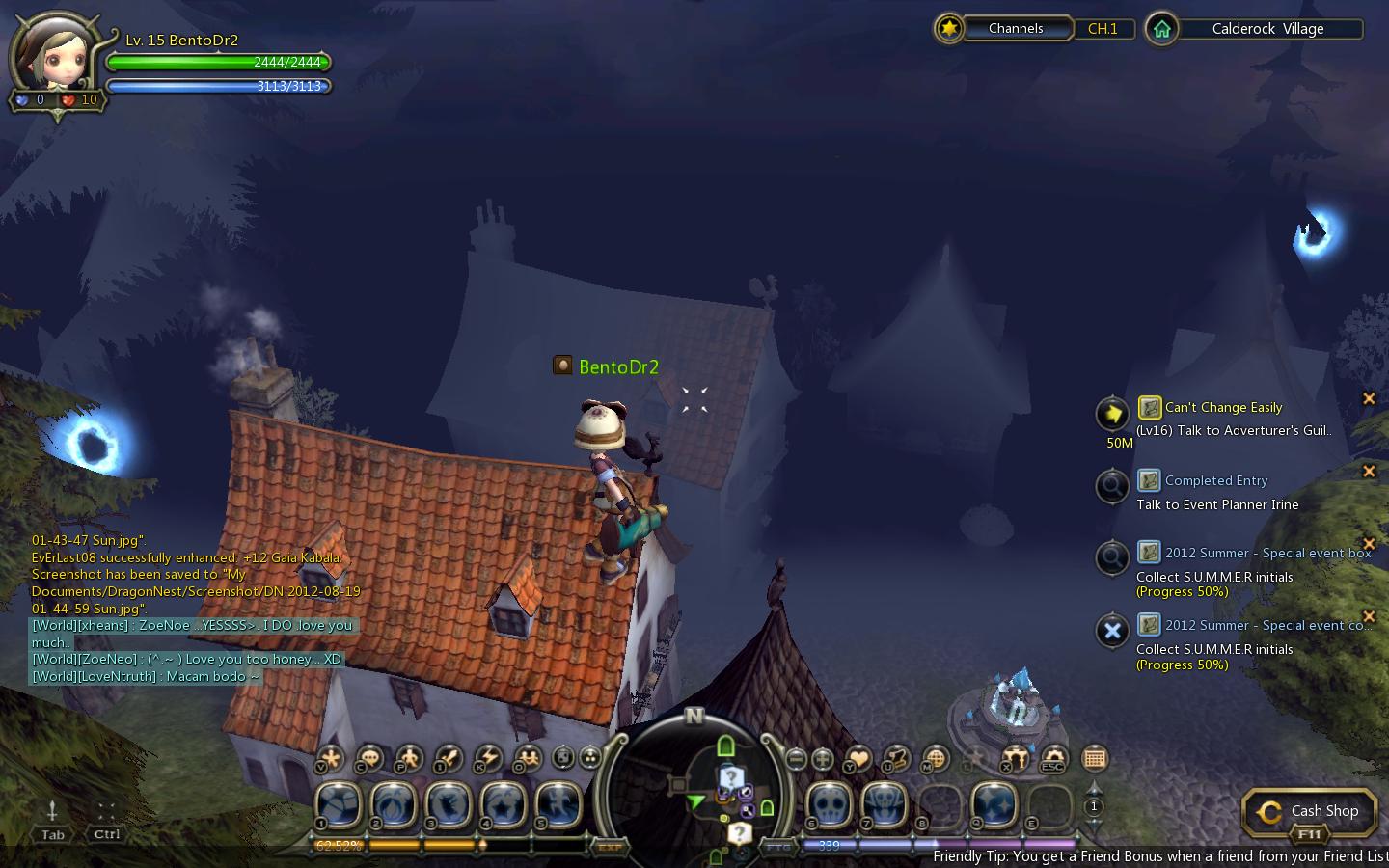This screenshot has height=868, width=1389.
Task: Click the yellow arrow quest navigation icon
Action: (1112, 414)
